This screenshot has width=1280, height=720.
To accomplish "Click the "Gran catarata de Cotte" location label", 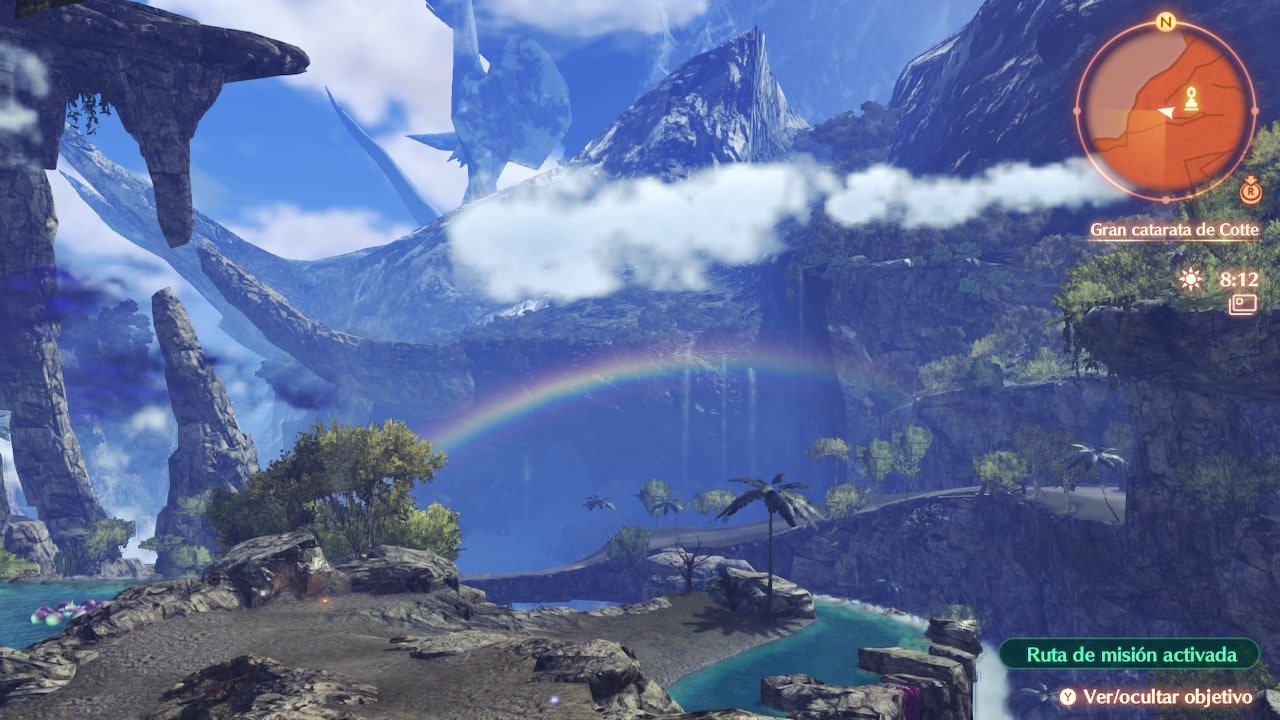I will (1174, 230).
